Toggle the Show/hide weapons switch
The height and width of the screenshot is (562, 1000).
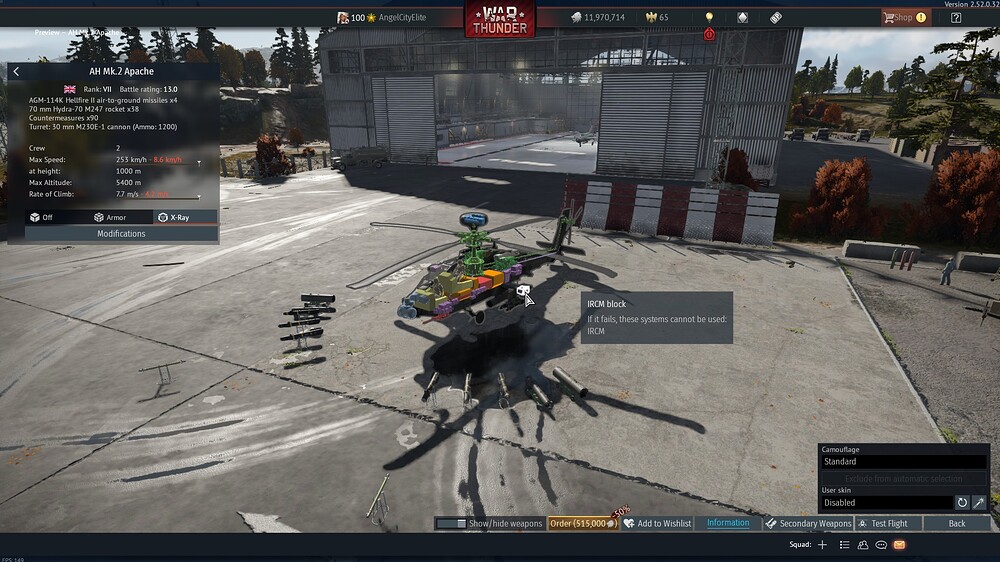[x=452, y=523]
